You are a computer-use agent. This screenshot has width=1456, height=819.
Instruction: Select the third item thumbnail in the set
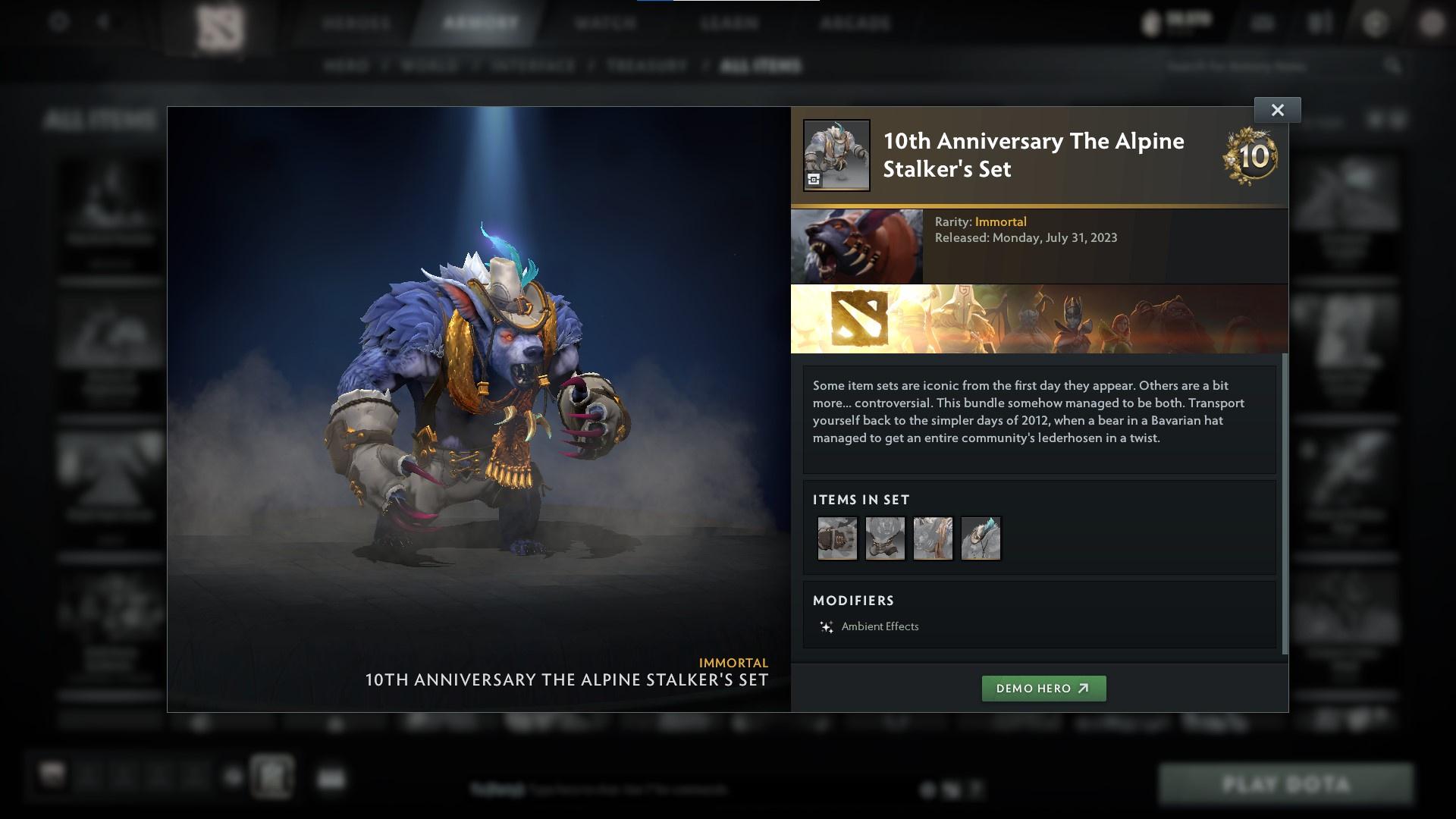[x=934, y=538]
